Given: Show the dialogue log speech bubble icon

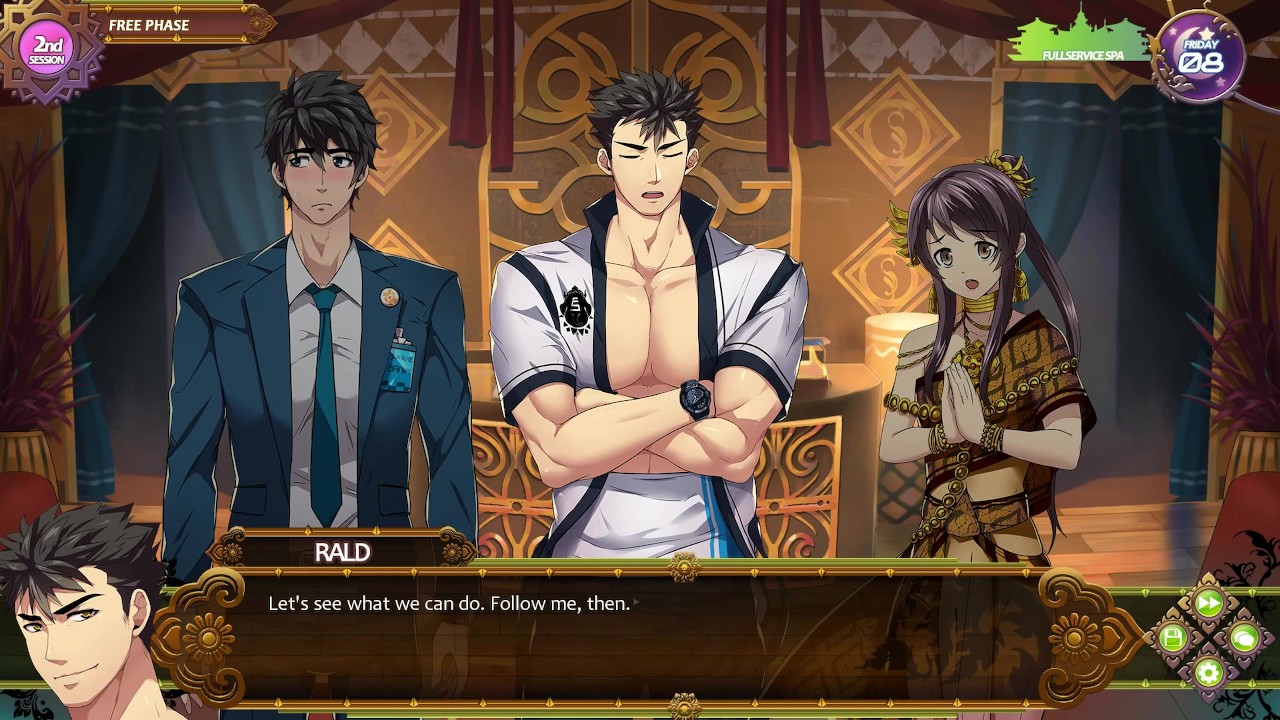Looking at the screenshot, I should pyautogui.click(x=1243, y=638).
